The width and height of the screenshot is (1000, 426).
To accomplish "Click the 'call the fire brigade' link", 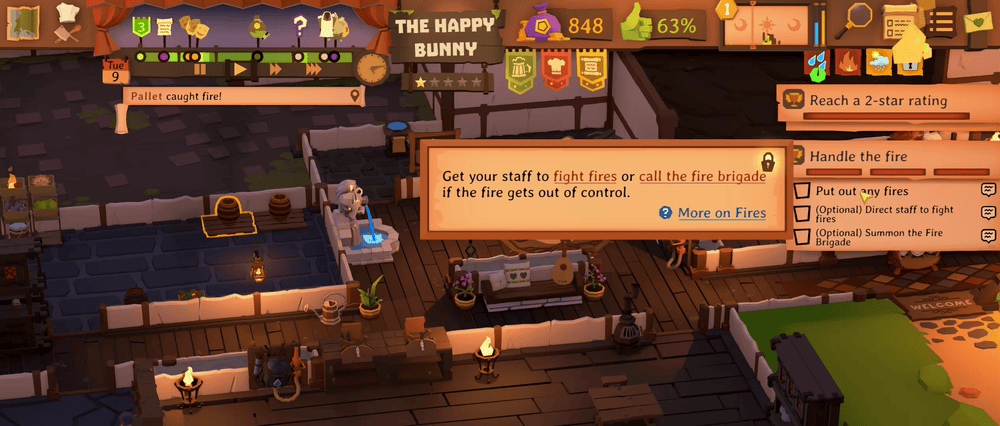I will (702, 176).
